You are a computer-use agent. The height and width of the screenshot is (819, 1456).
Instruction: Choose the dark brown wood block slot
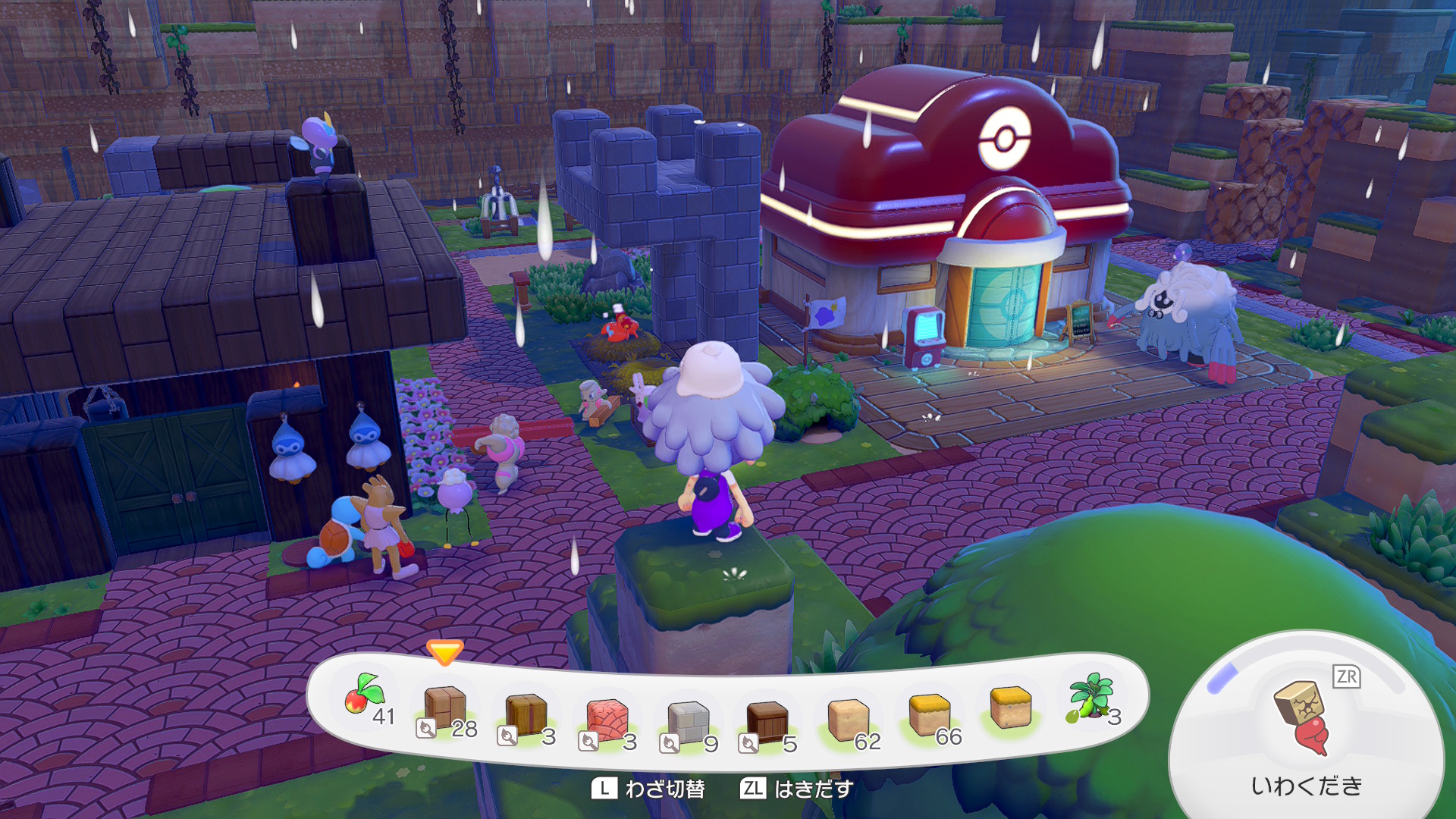coord(768,722)
